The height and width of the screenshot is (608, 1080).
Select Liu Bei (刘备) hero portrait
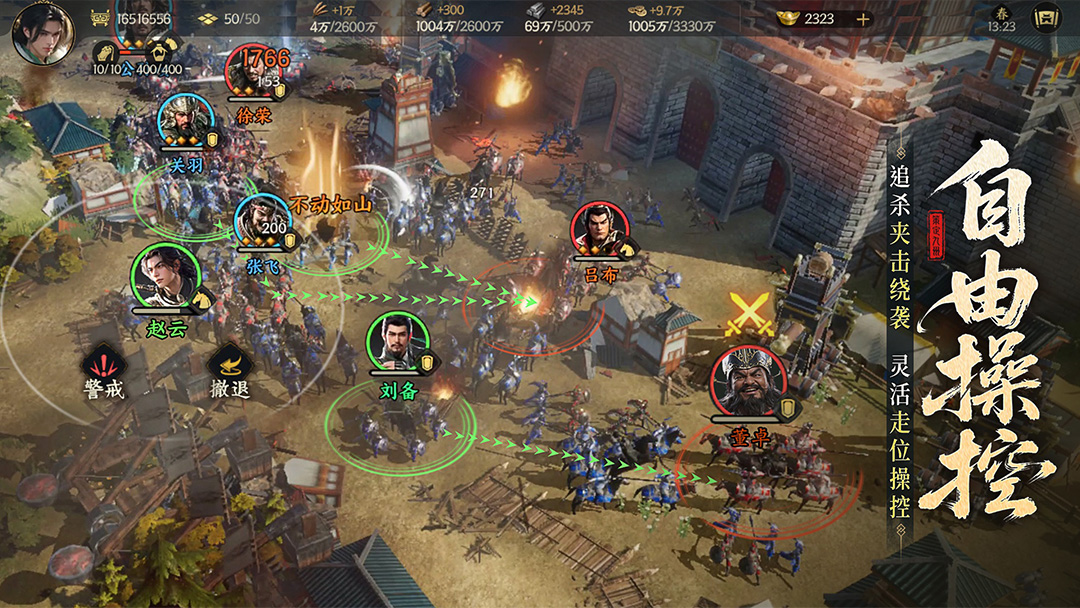click(x=397, y=343)
